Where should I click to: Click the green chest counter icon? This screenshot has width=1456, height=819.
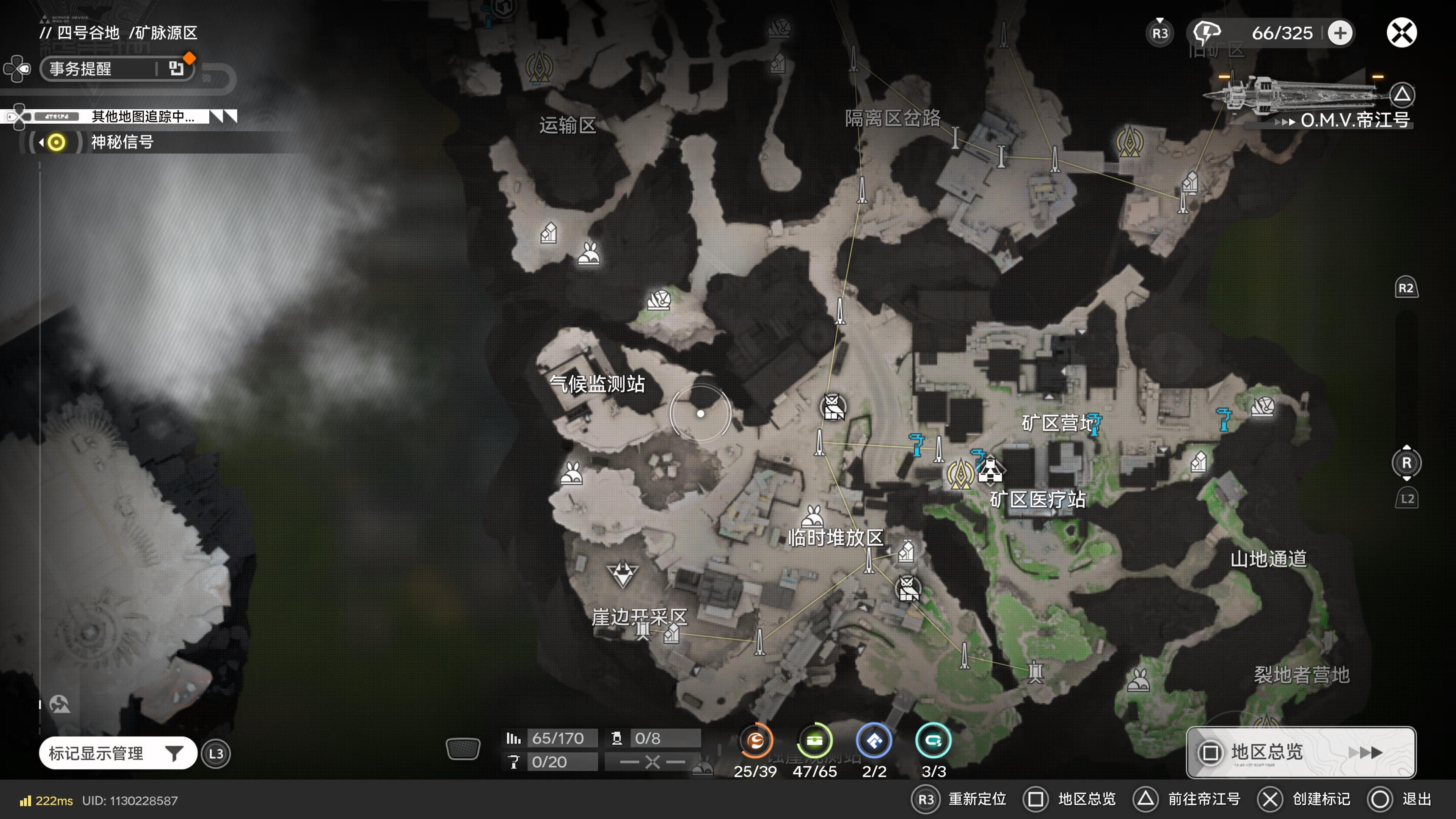coord(814,741)
